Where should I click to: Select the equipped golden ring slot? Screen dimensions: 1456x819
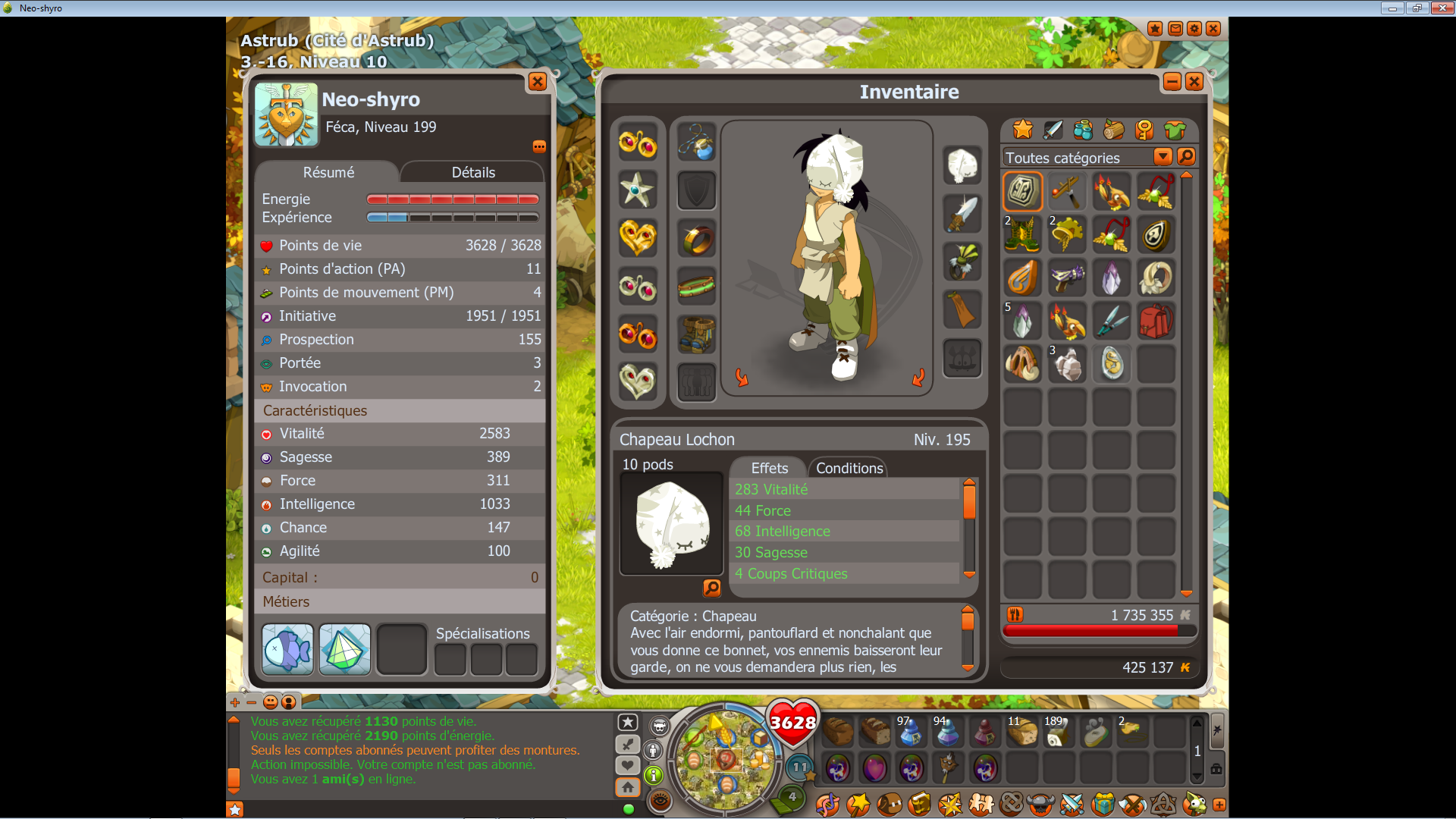click(x=696, y=240)
